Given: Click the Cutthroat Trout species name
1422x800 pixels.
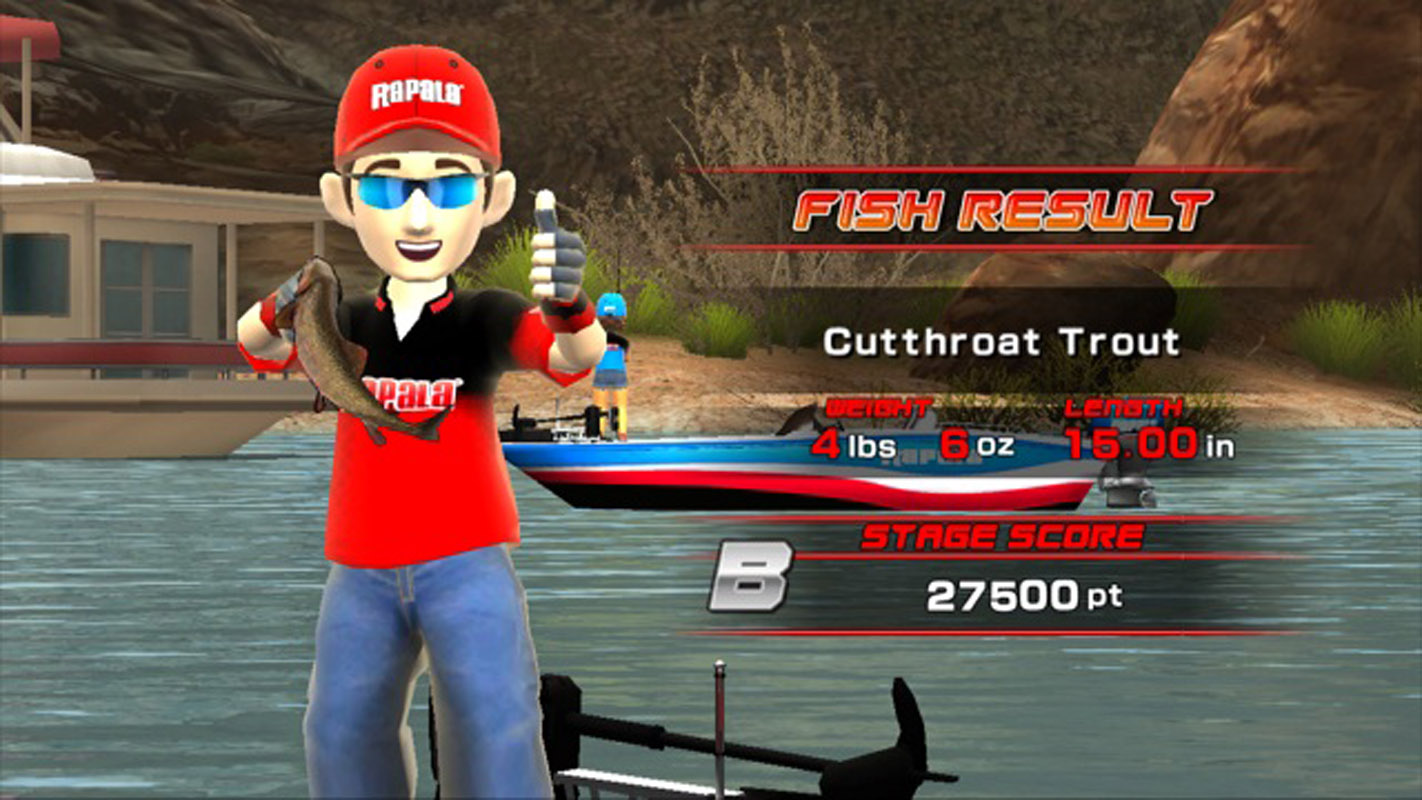Looking at the screenshot, I should coord(1000,342).
